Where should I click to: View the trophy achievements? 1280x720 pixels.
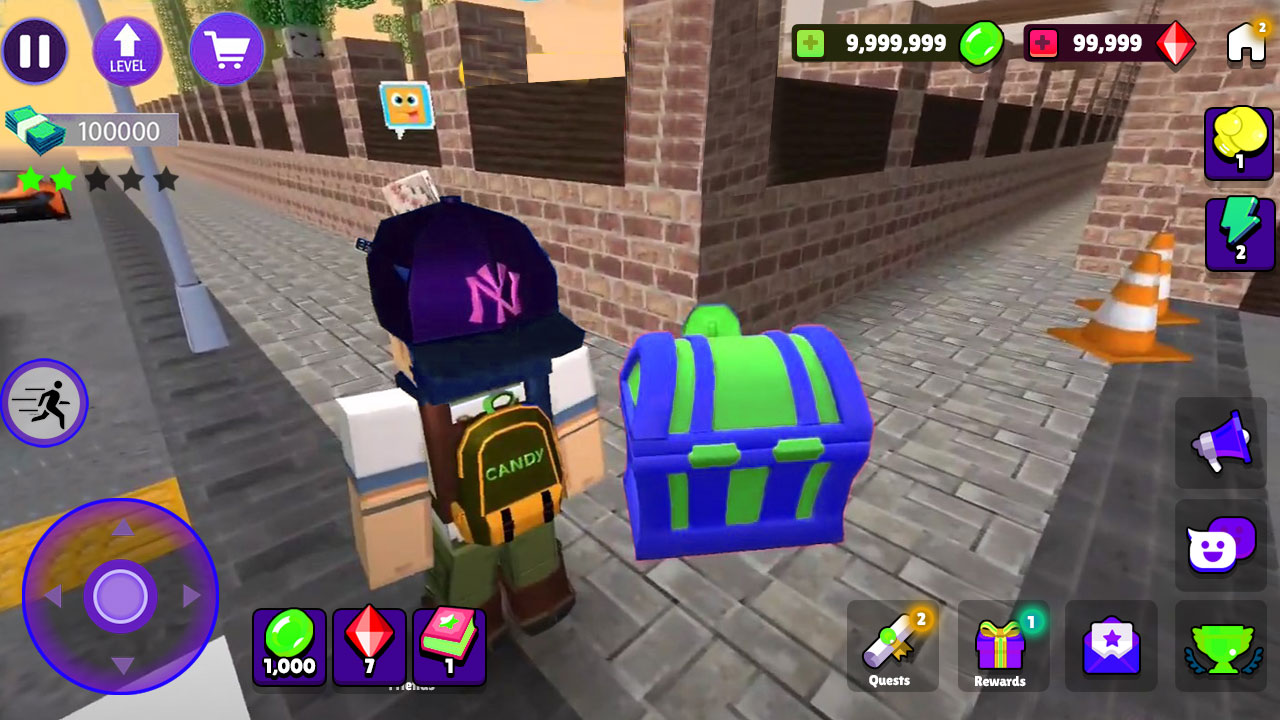[x=1219, y=646]
